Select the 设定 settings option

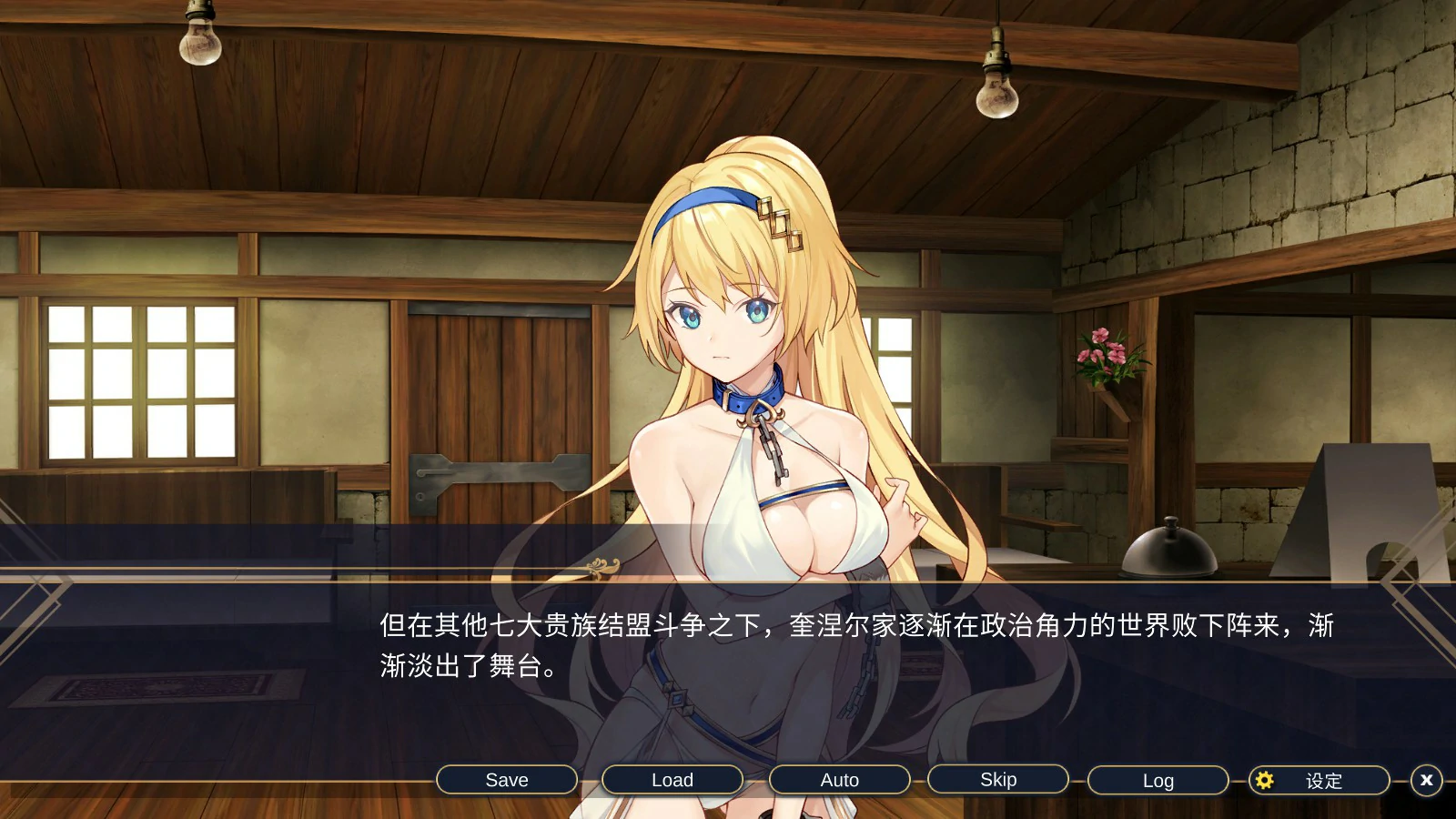[x=1324, y=780]
